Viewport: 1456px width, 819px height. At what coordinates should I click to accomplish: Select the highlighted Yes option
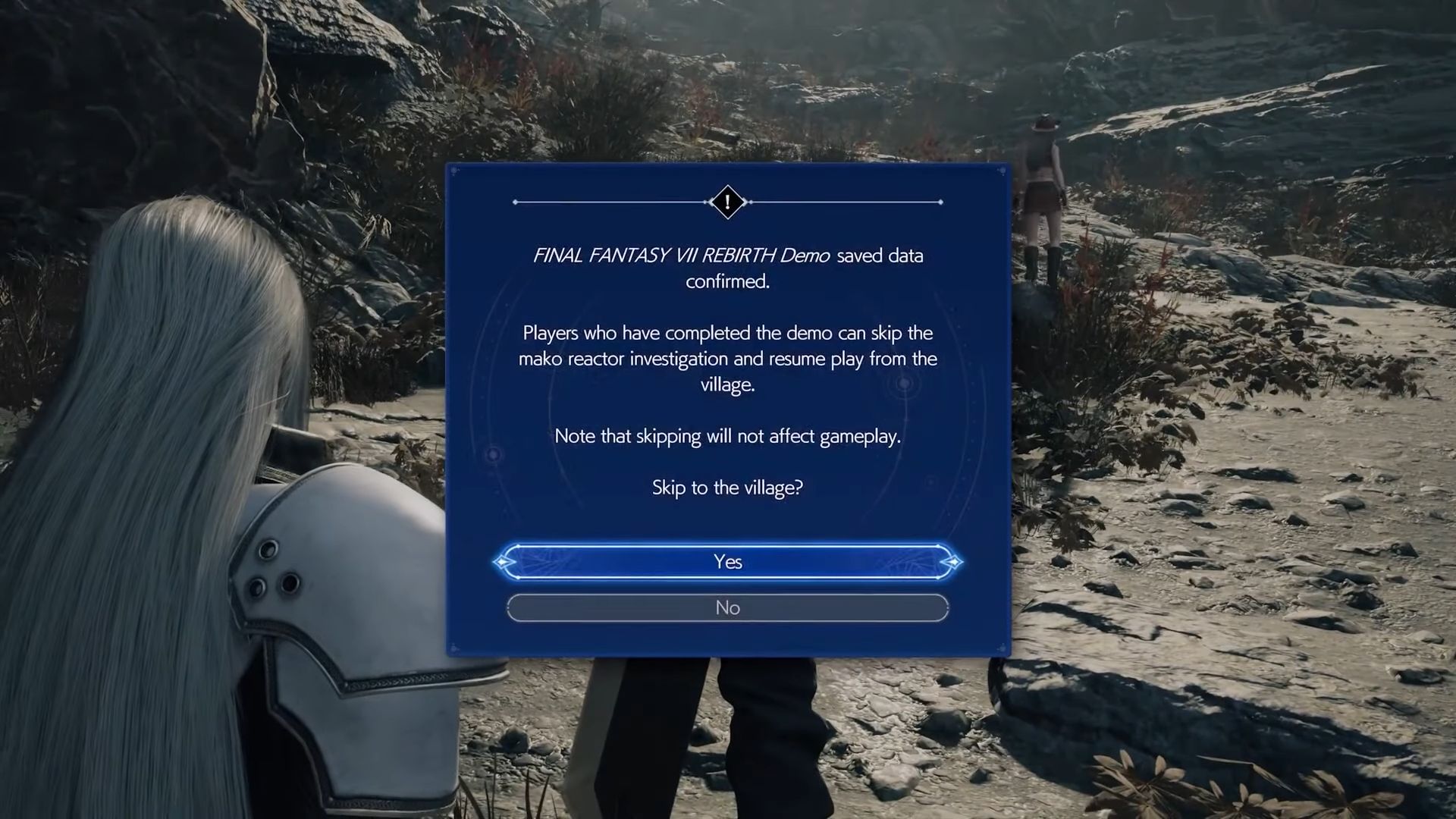point(727,562)
